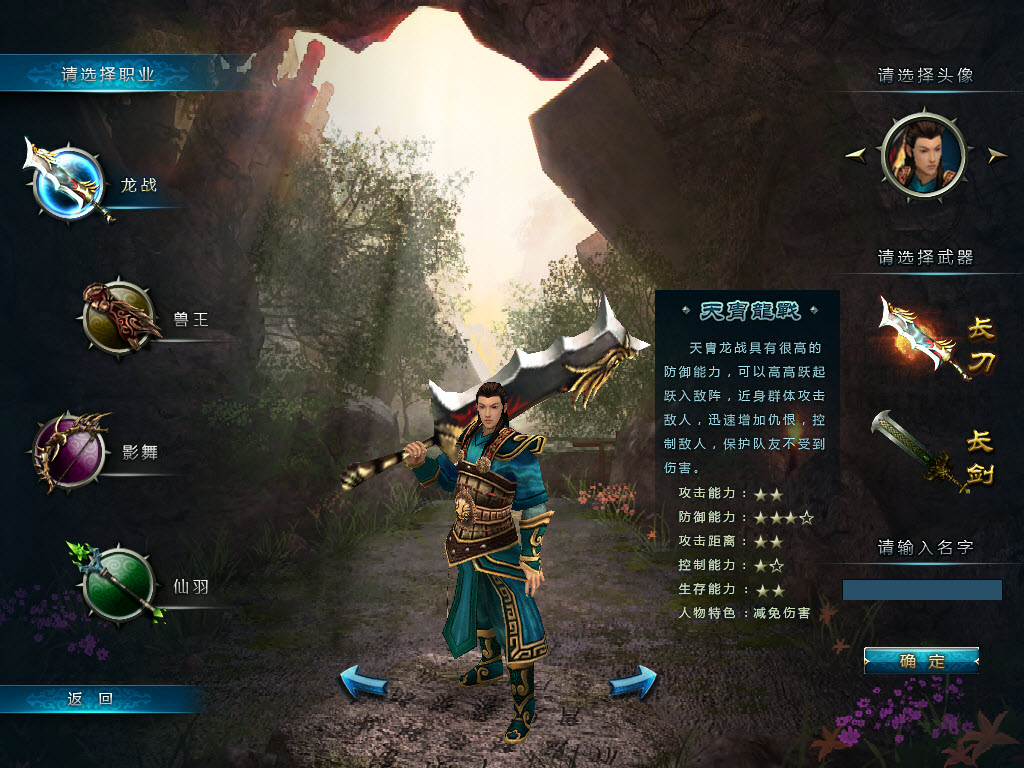
Task: Show the previous portrait with left arrow
Action: (856, 154)
